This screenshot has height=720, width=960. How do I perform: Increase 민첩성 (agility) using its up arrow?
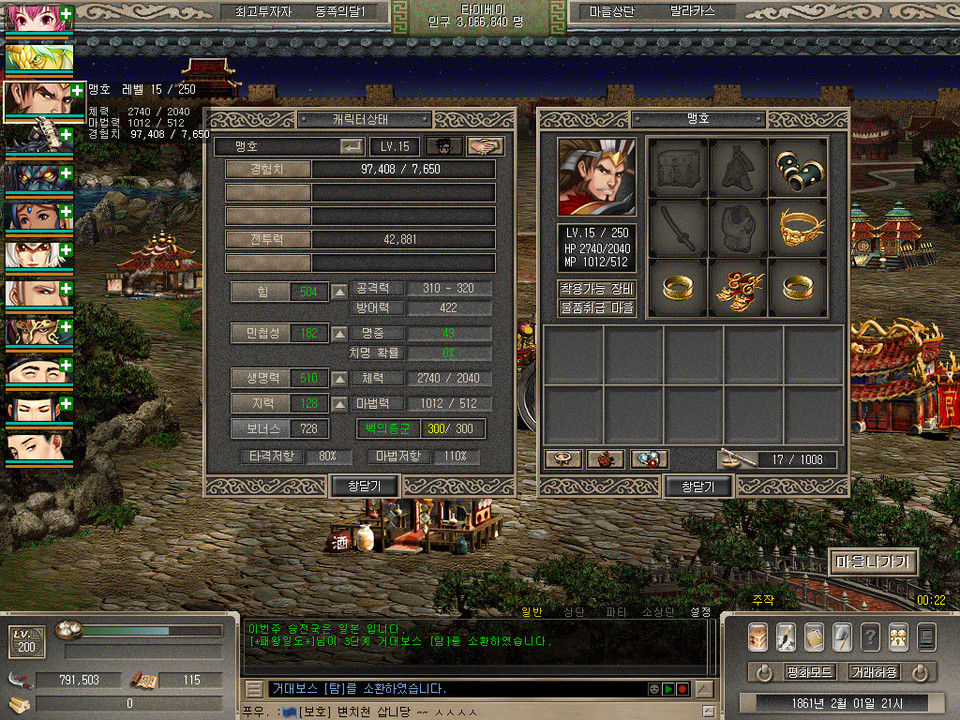click(340, 333)
